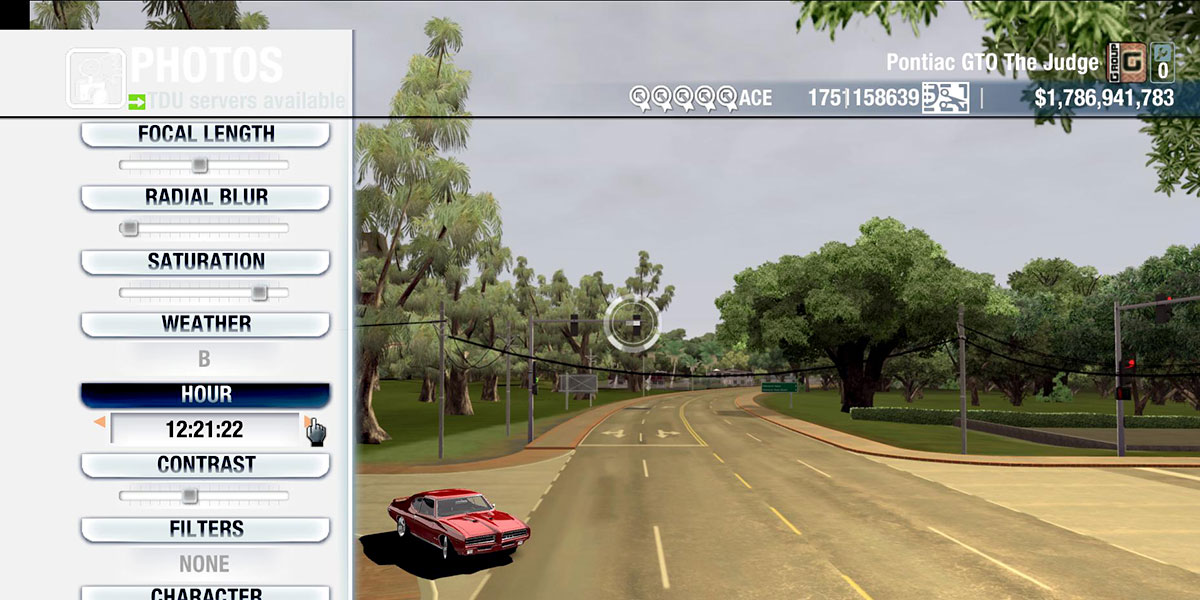1200x600 pixels.
Task: Select the highlighted Hour option
Action: pyautogui.click(x=205, y=395)
